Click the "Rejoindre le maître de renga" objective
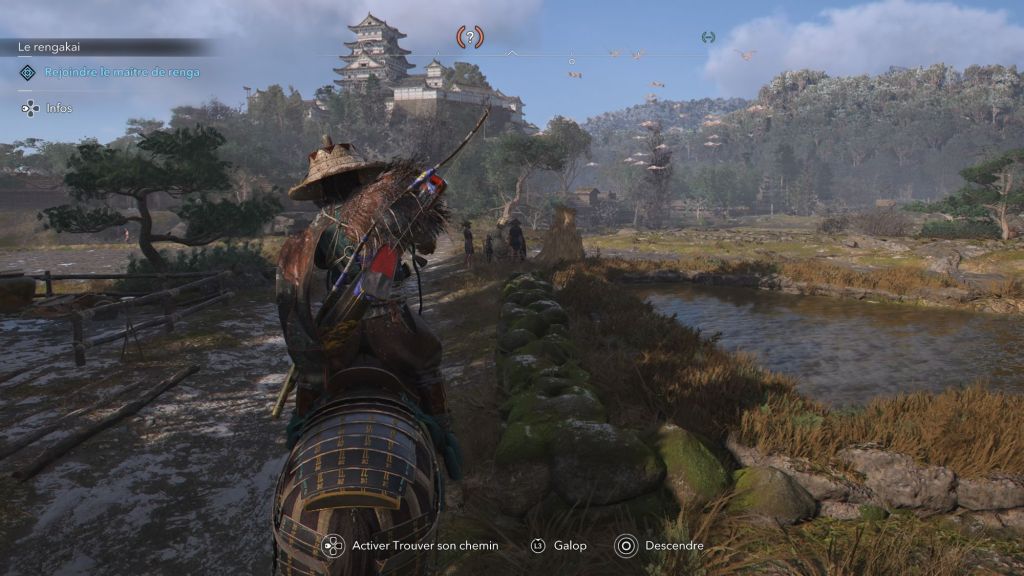This screenshot has height=576, width=1024. point(122,72)
